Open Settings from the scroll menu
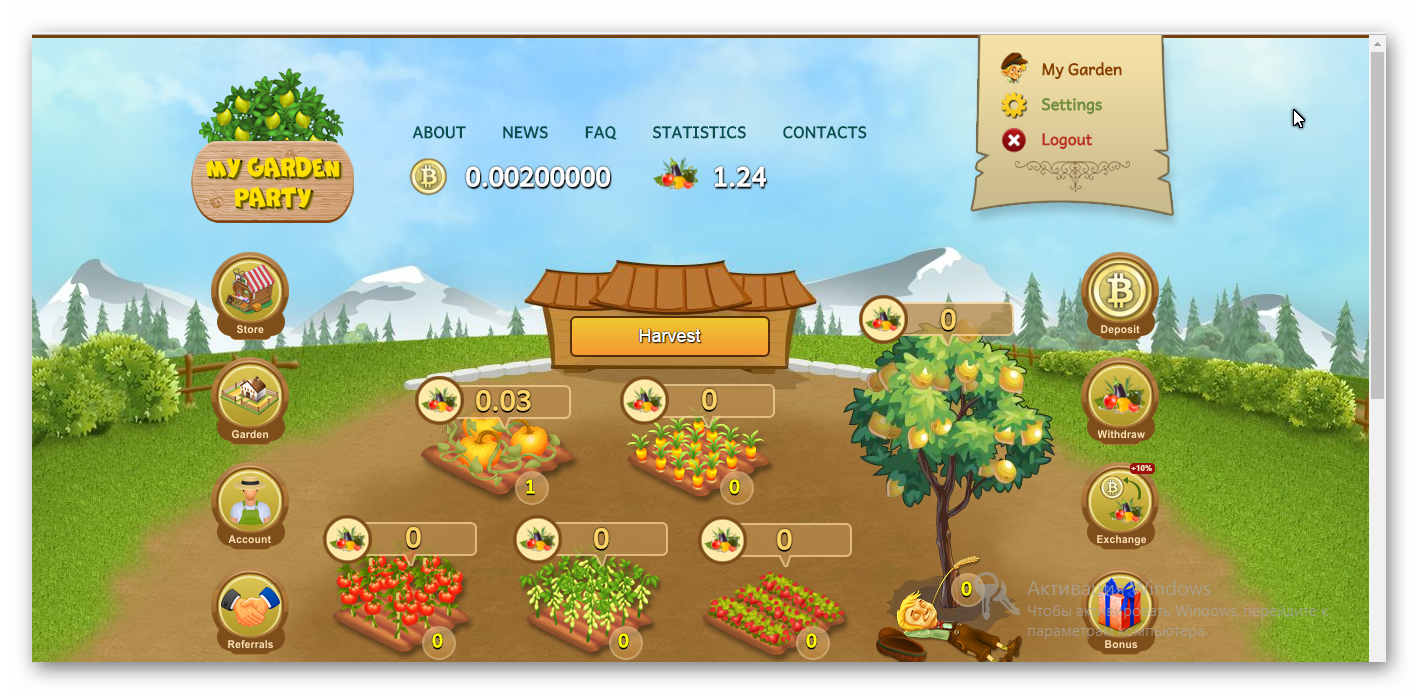 pos(1071,105)
